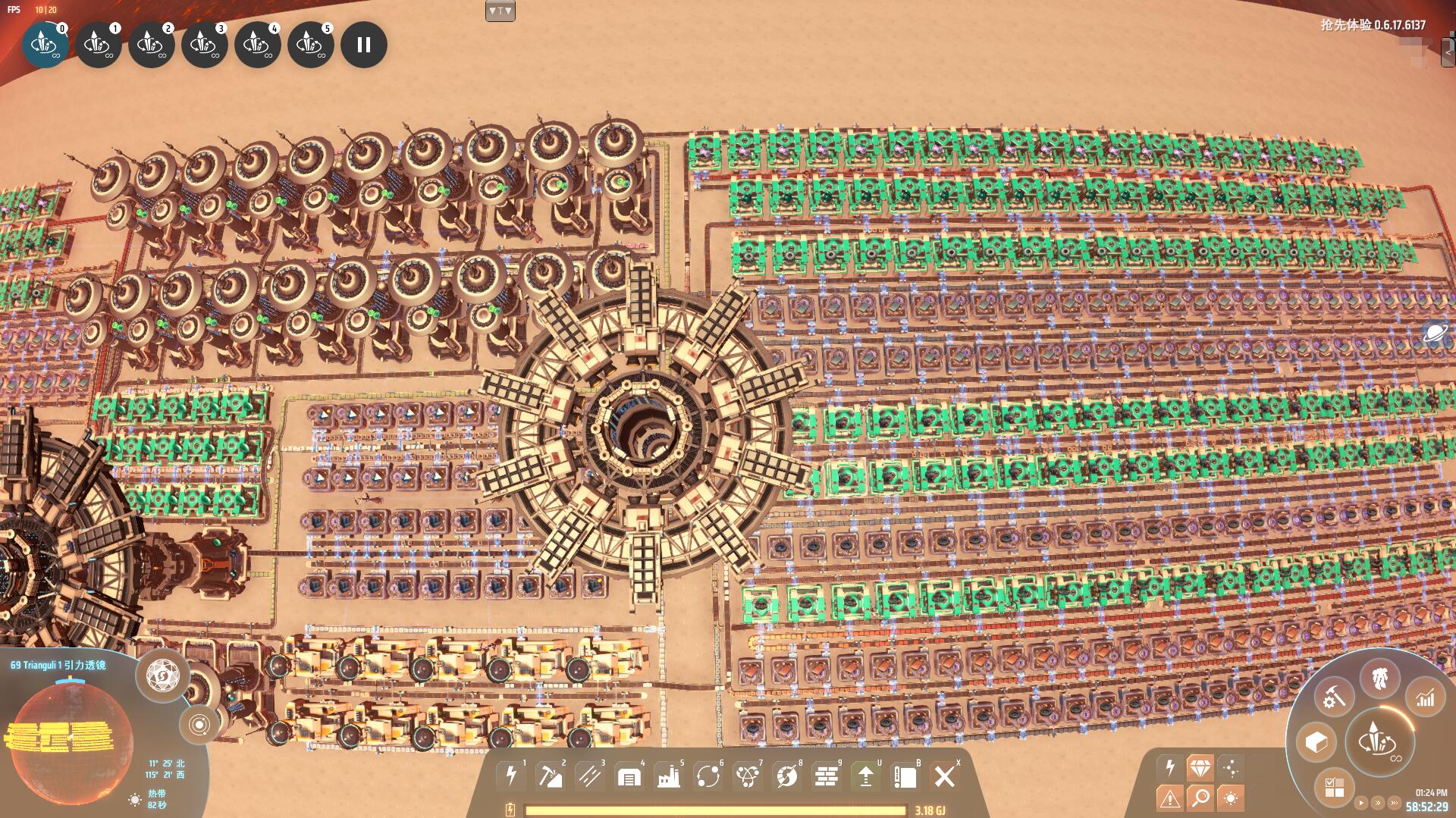Open the star map orbit button

click(199, 725)
